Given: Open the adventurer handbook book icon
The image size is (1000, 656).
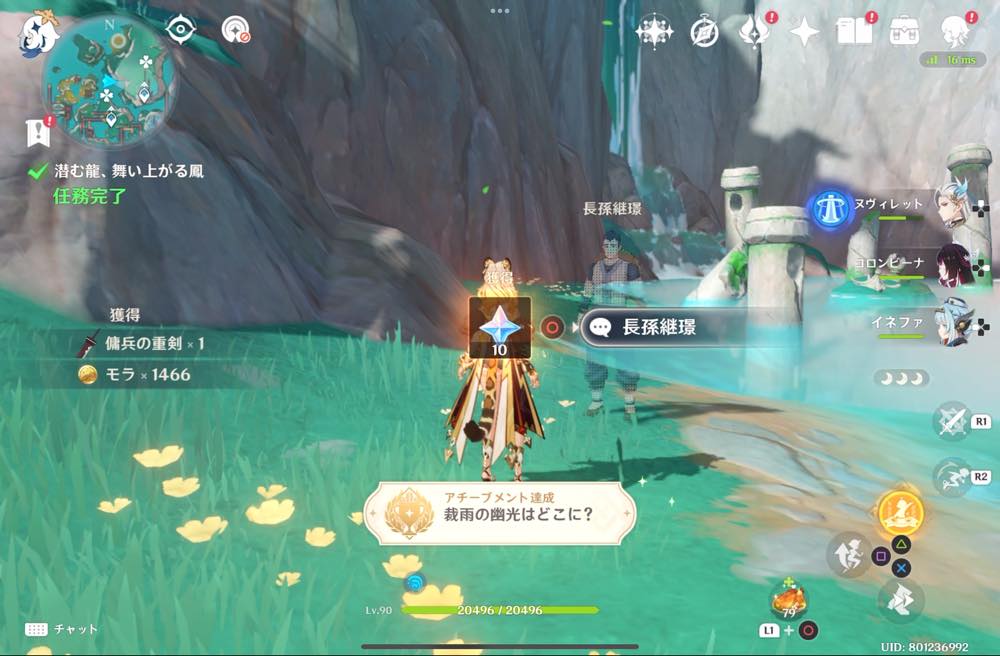Looking at the screenshot, I should [x=853, y=33].
